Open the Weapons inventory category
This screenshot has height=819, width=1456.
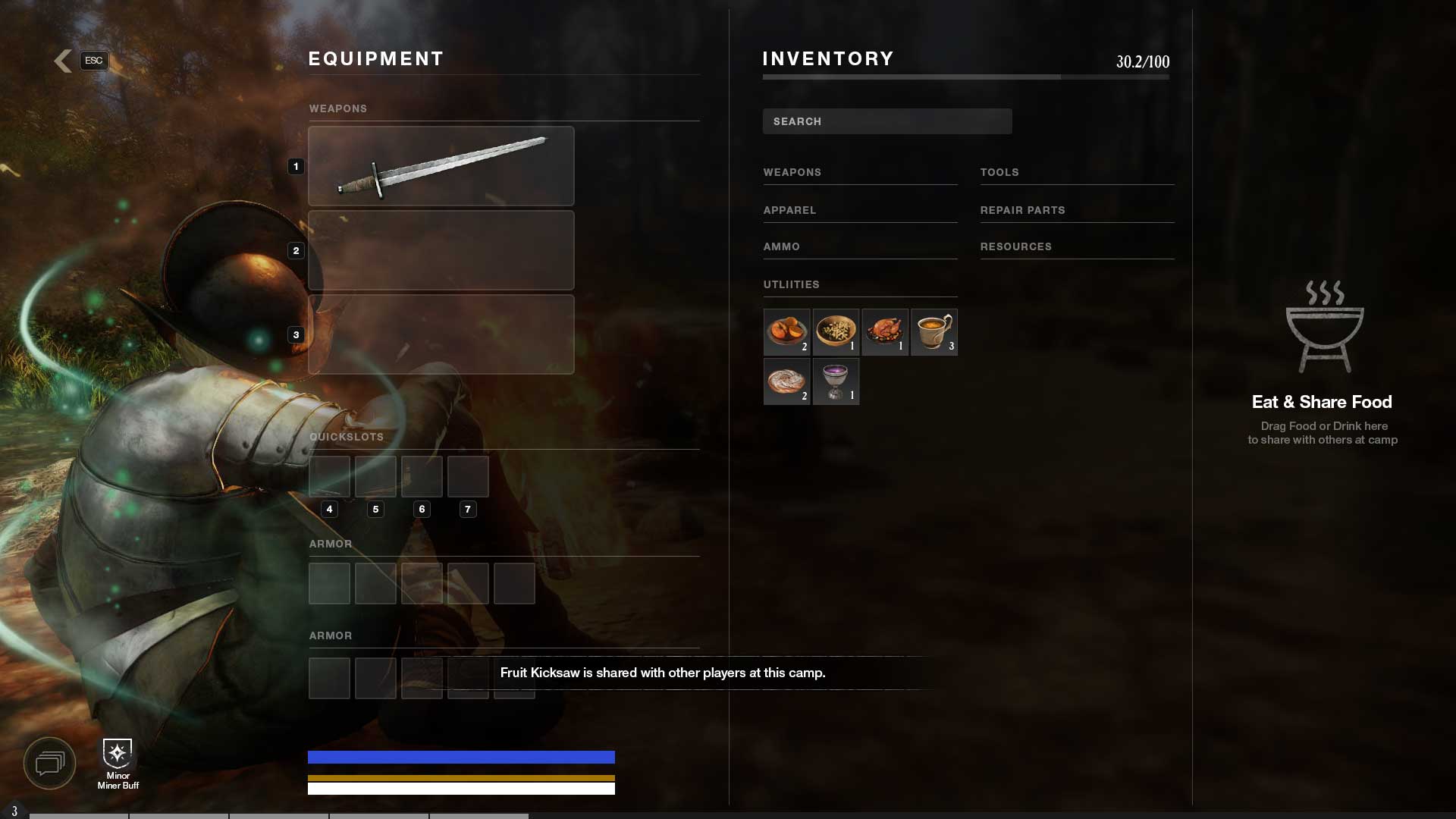click(x=792, y=172)
